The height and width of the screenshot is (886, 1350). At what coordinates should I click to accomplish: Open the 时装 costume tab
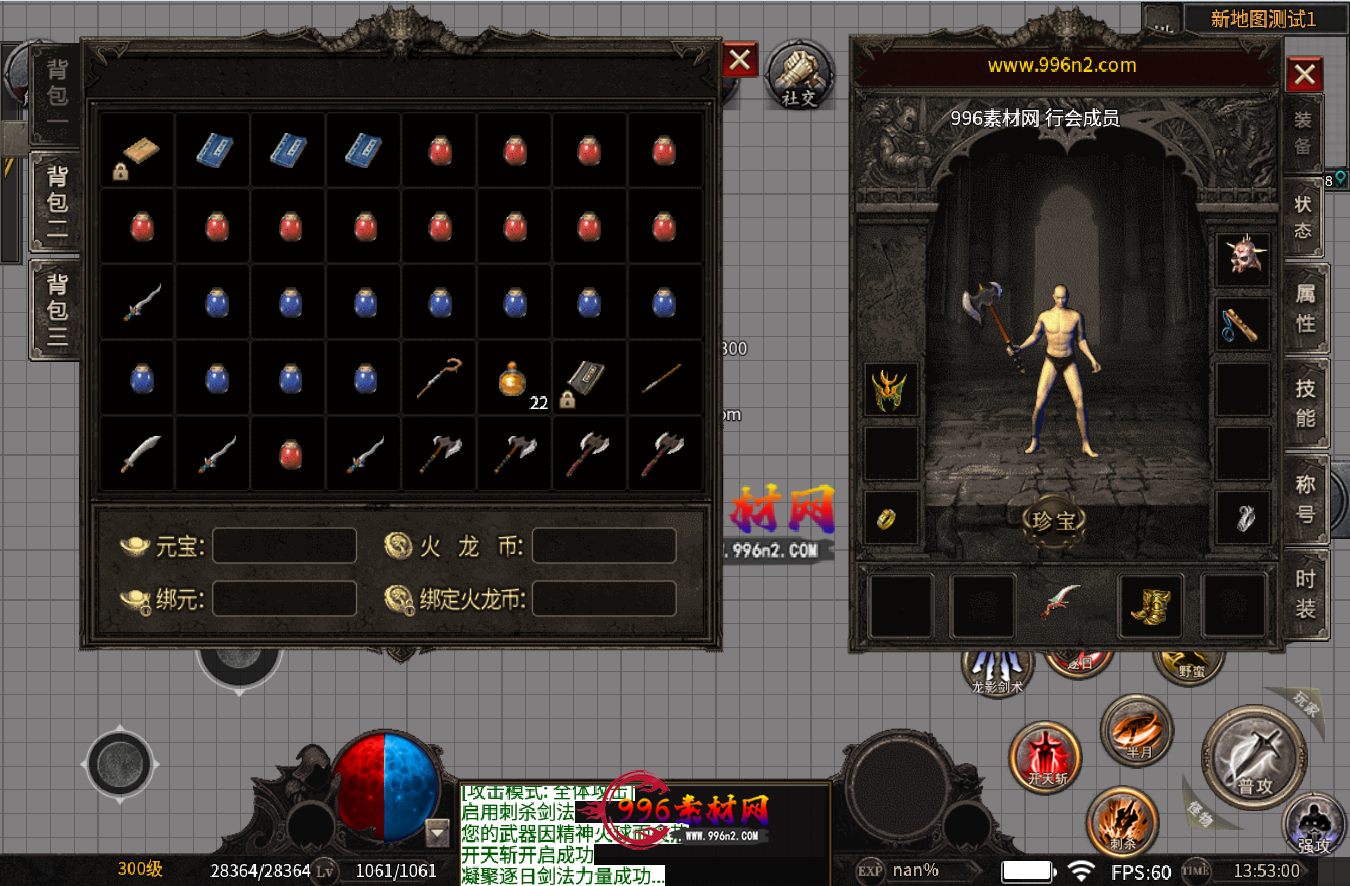coord(1306,593)
